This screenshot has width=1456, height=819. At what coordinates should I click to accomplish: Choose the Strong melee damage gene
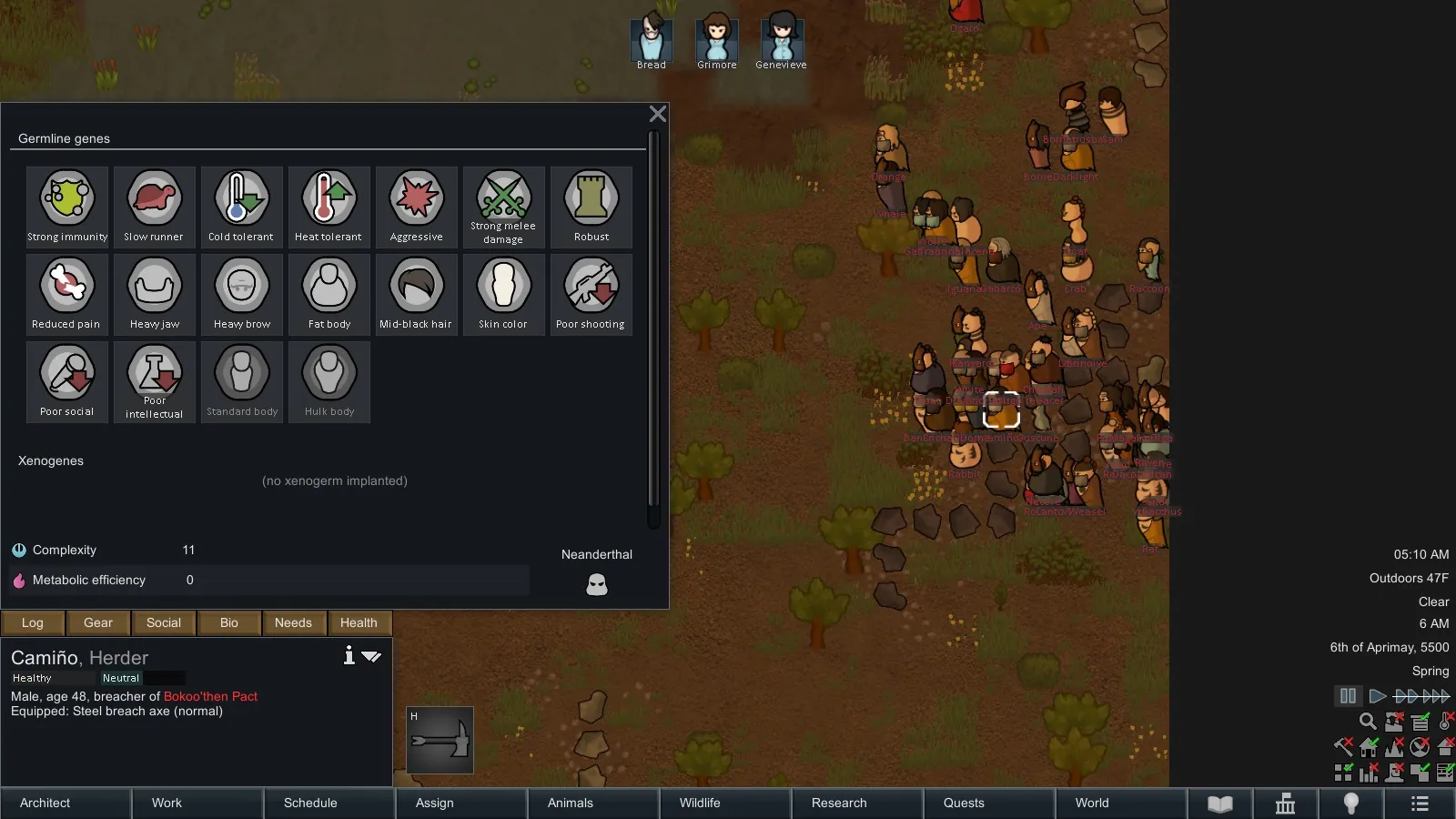pyautogui.click(x=504, y=206)
